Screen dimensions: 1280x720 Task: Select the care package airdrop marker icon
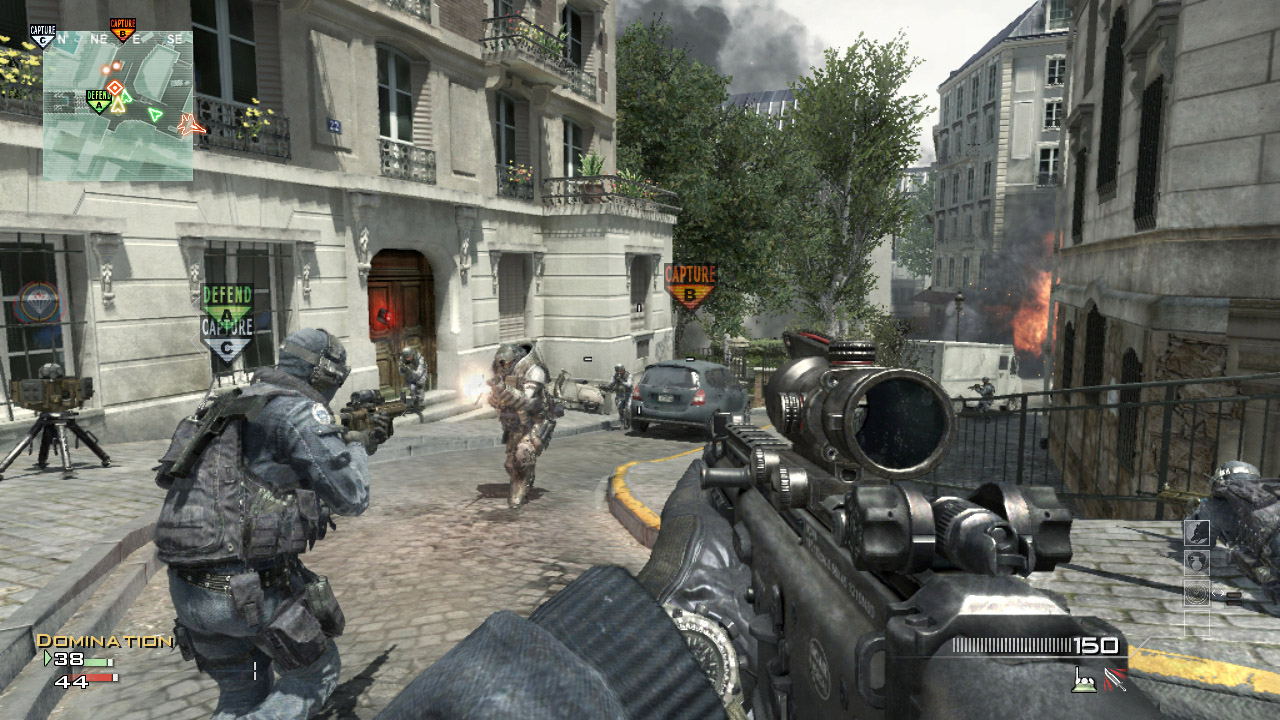[x=36, y=300]
